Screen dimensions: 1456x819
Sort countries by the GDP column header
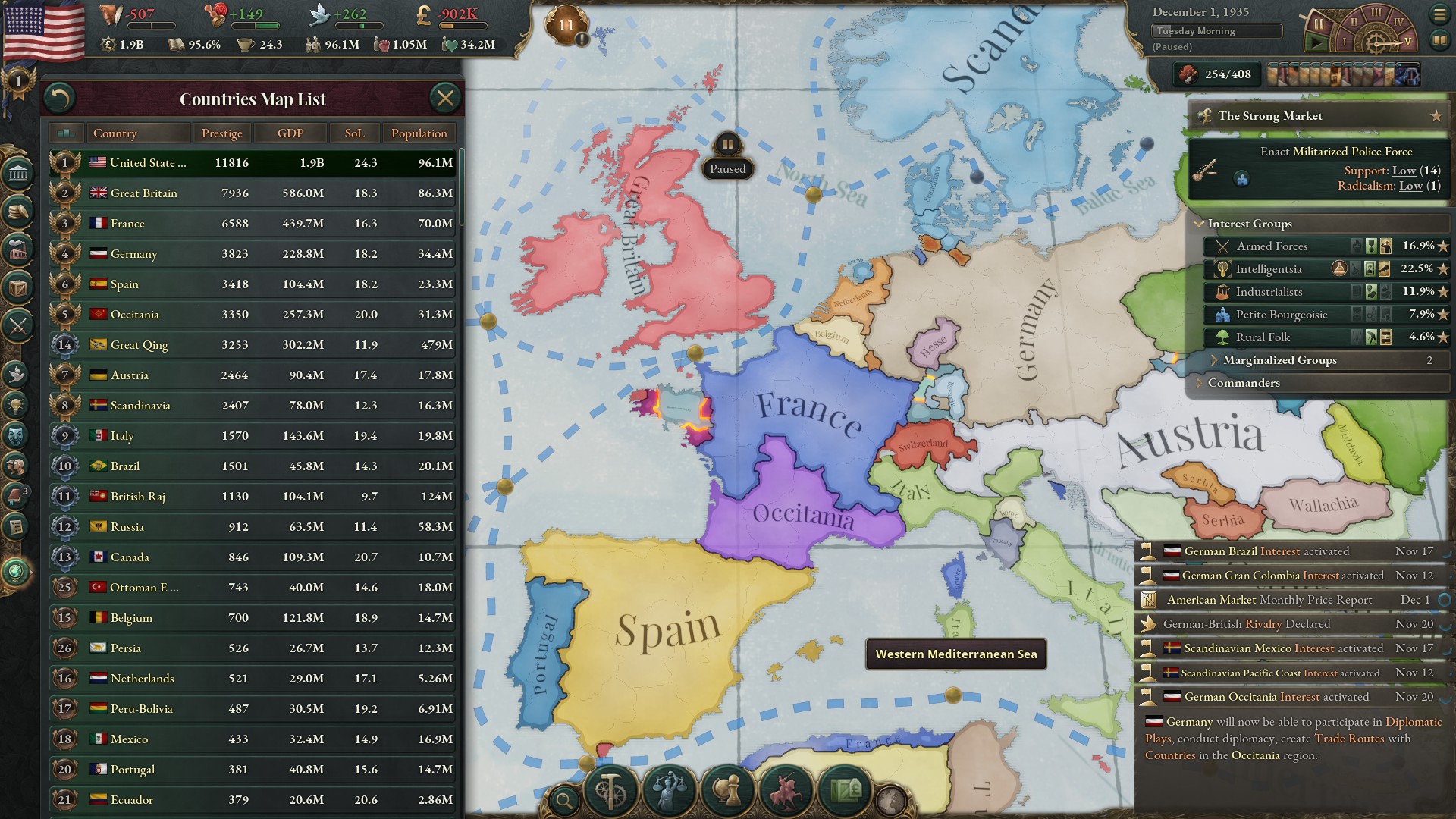click(290, 133)
